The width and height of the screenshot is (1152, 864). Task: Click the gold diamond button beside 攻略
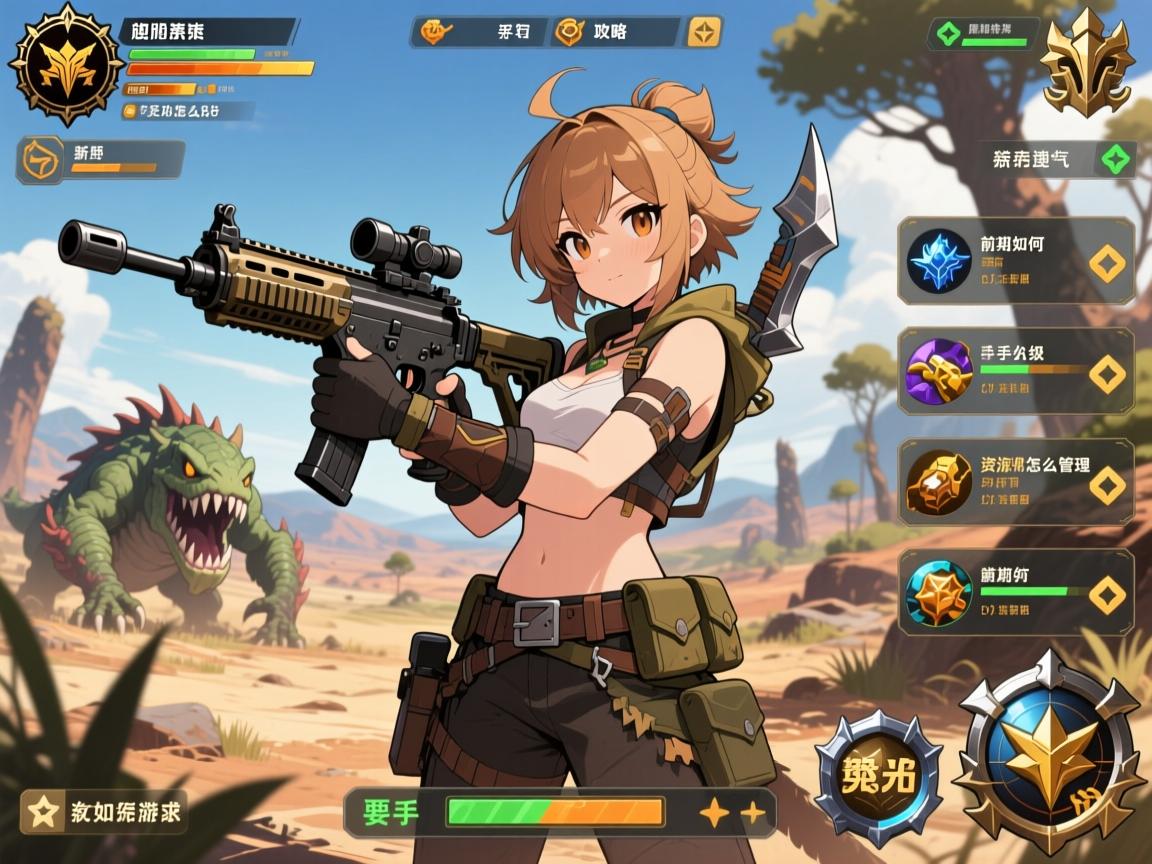tap(703, 32)
